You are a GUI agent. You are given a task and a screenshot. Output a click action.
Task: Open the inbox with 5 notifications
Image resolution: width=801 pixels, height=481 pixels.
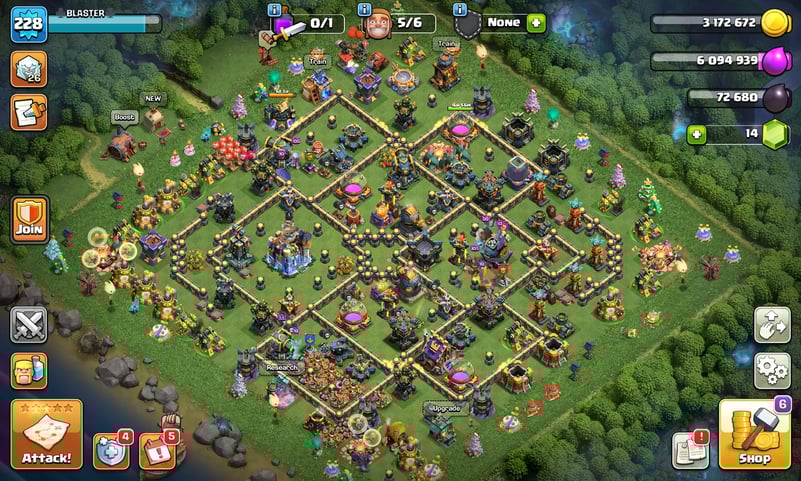coord(156,452)
